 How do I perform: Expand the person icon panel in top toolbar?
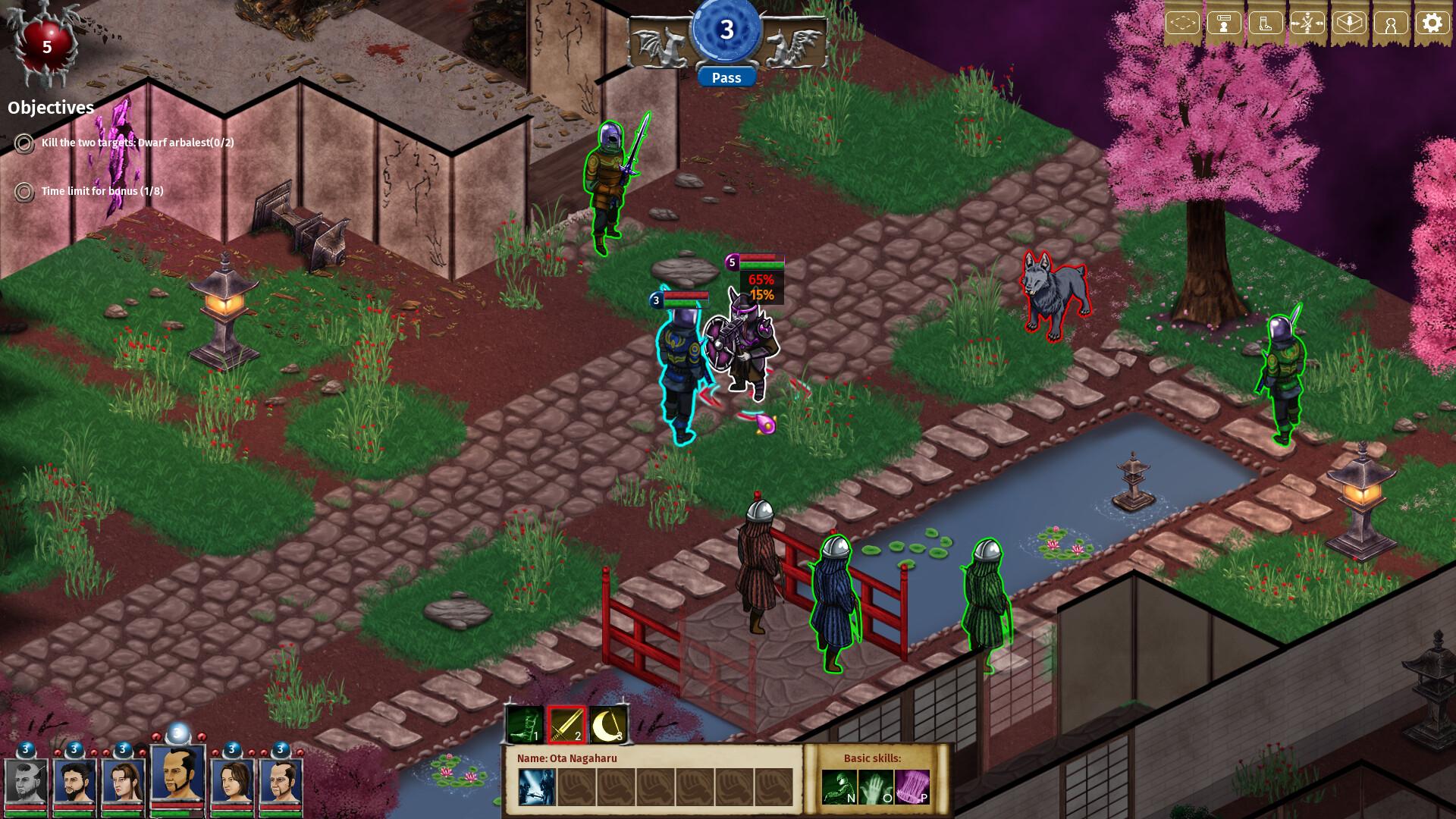pos(1391,22)
